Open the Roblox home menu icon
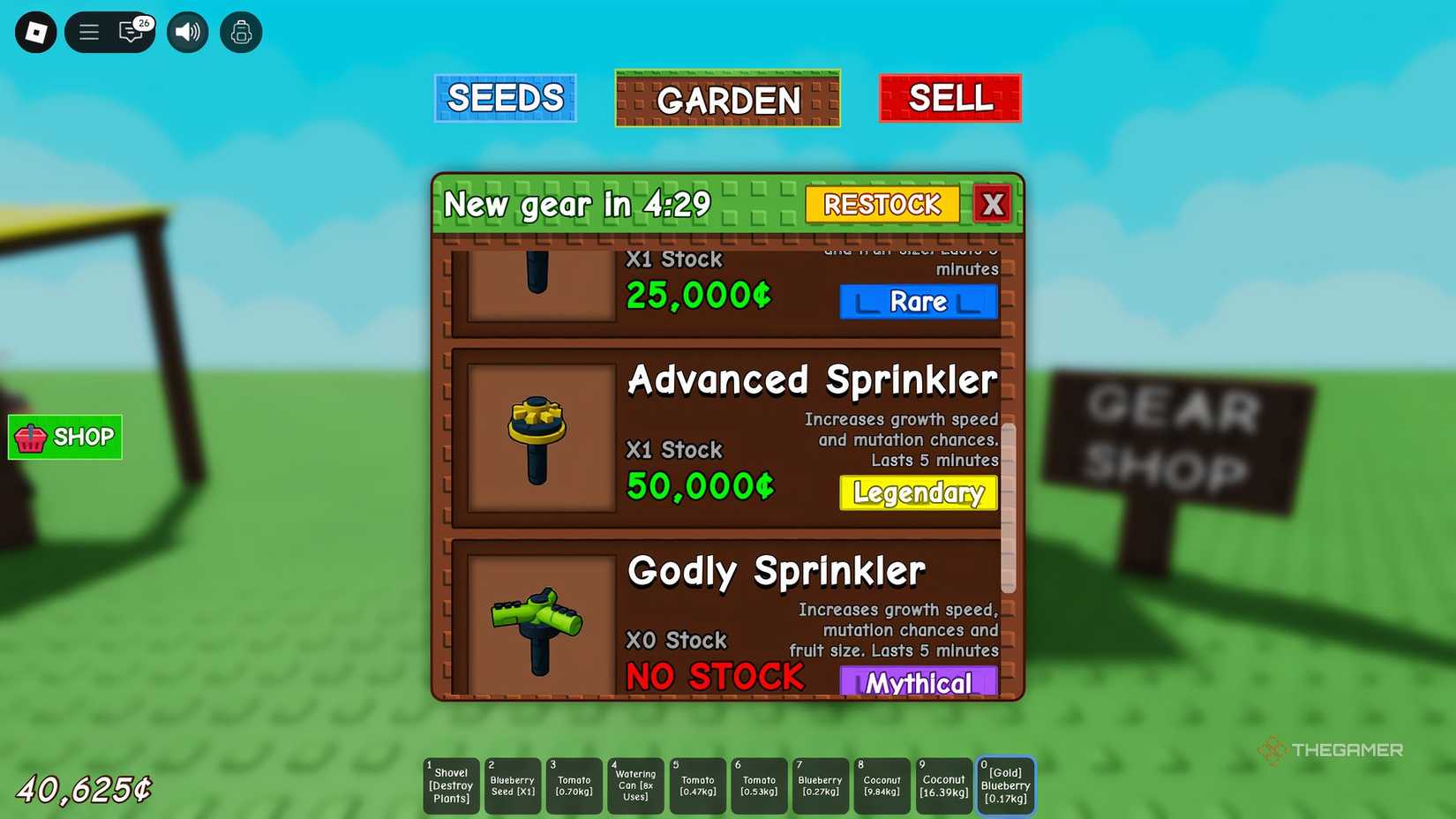The width and height of the screenshot is (1456, 819). tap(35, 32)
